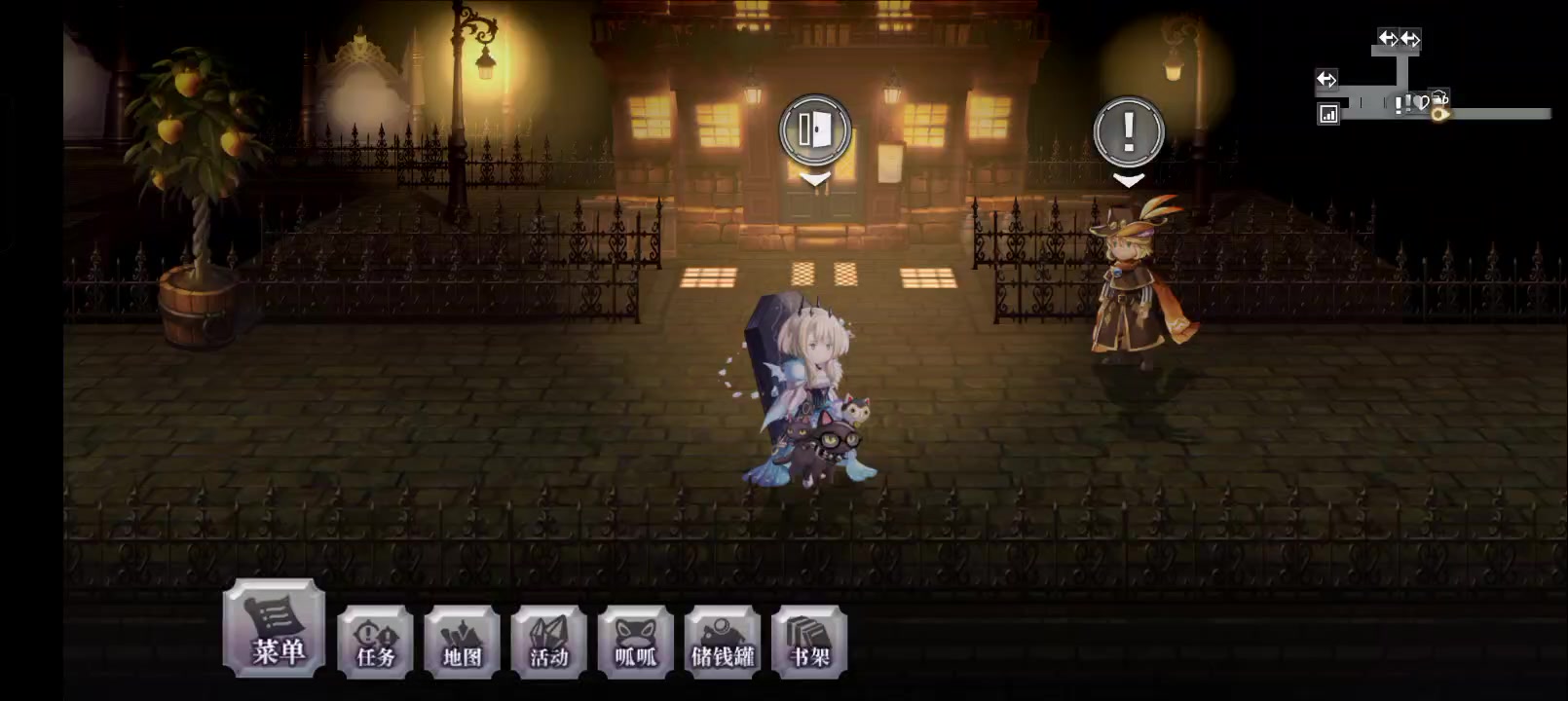The width and height of the screenshot is (1568, 701).
Task: Open the 地图 map screen
Action: pos(462,643)
